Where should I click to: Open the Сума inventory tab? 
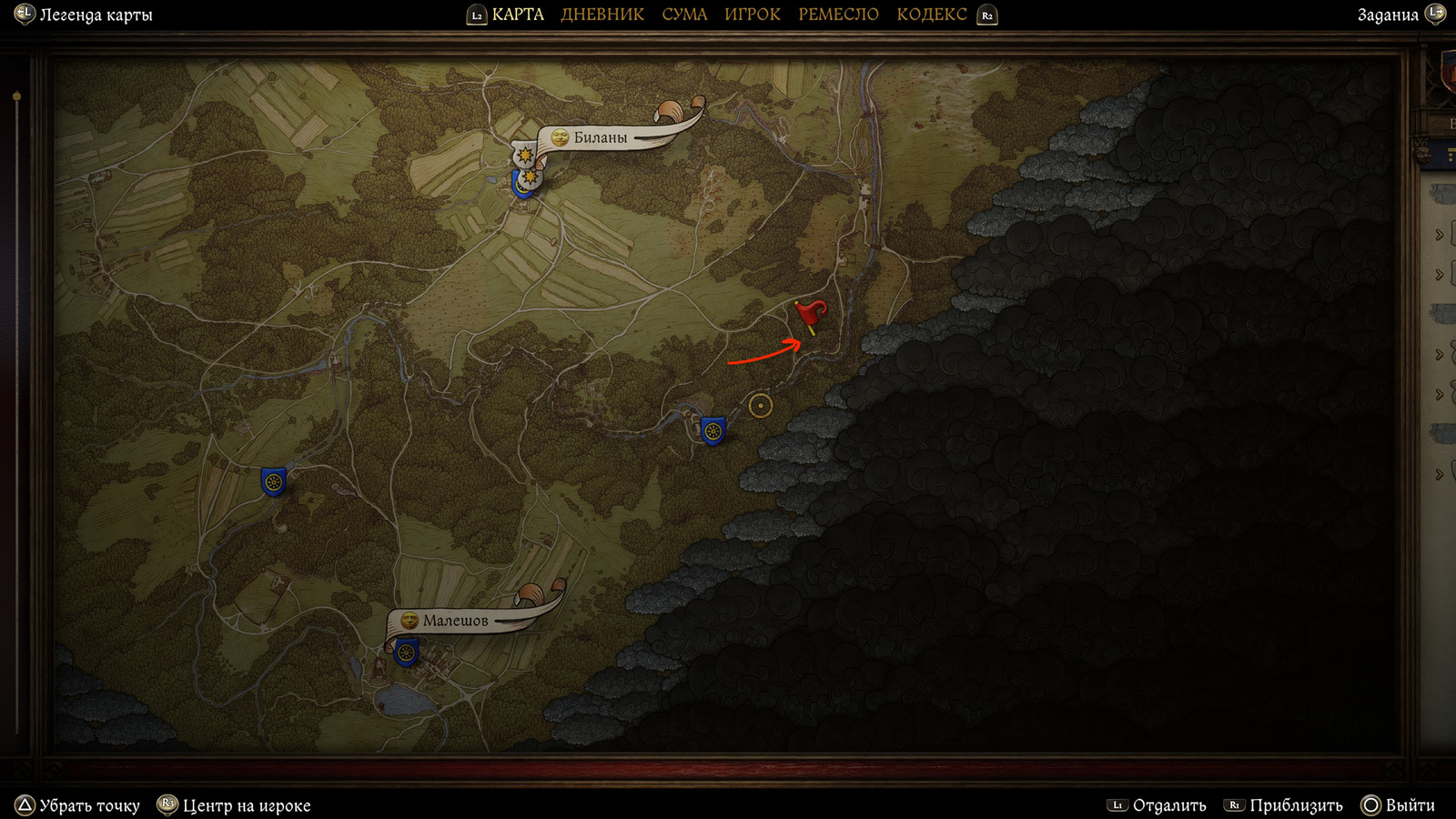click(x=684, y=15)
